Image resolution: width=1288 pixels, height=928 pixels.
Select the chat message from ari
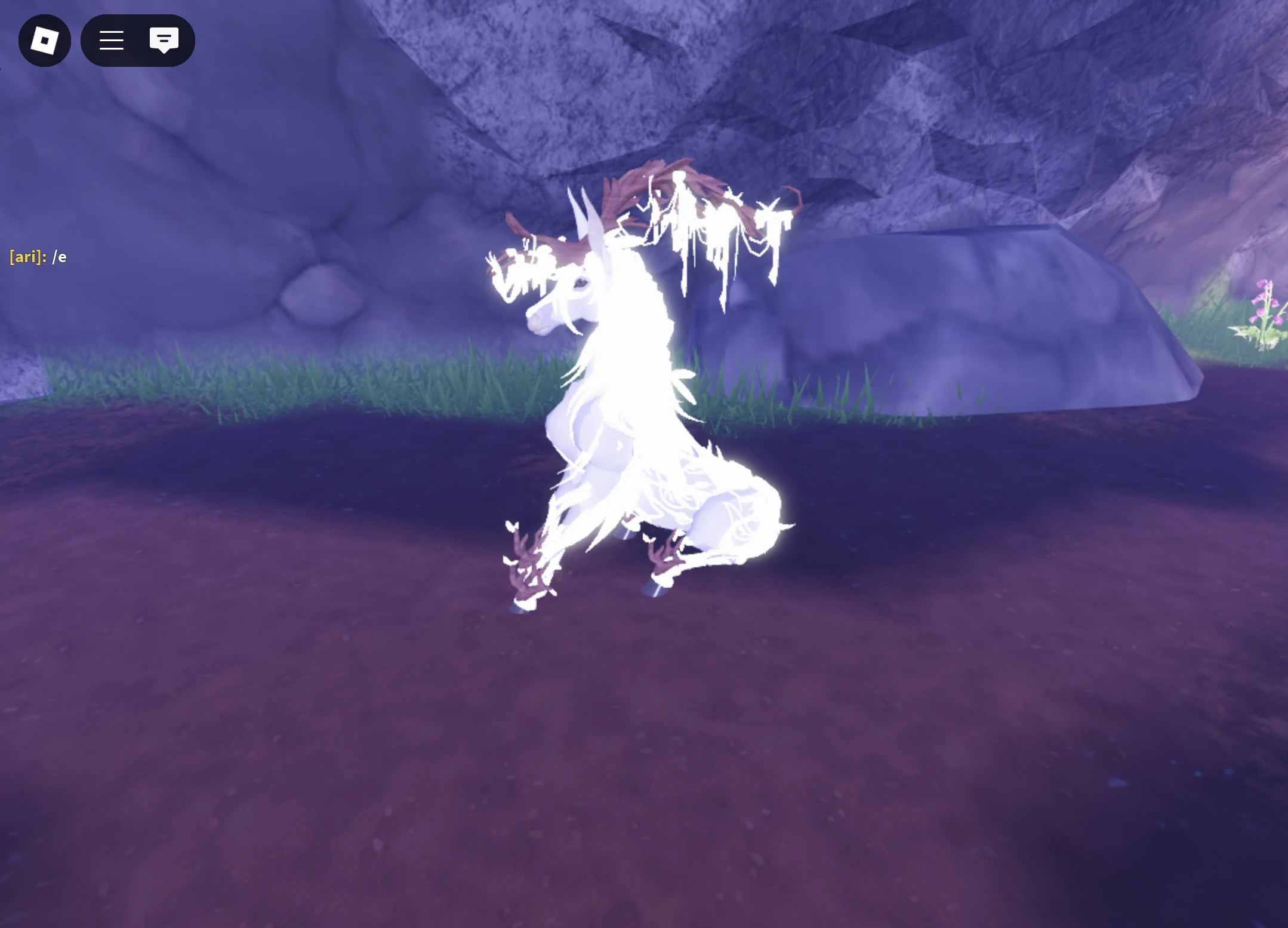tap(38, 257)
